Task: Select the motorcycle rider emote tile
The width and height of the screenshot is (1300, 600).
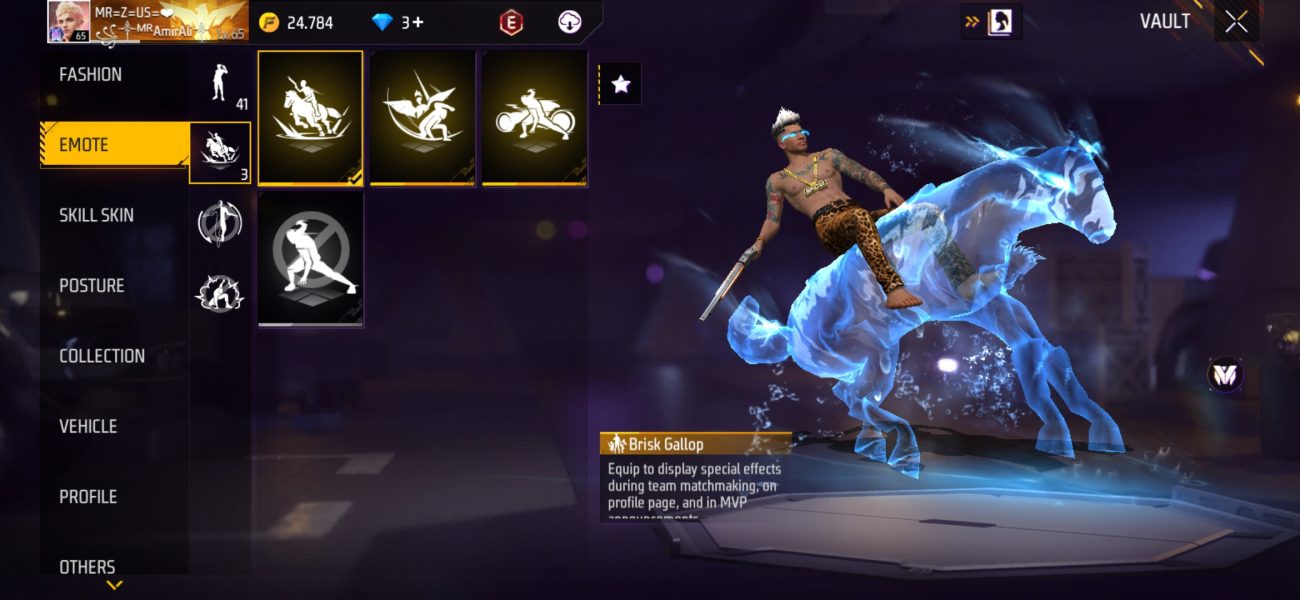Action: pos(534,118)
